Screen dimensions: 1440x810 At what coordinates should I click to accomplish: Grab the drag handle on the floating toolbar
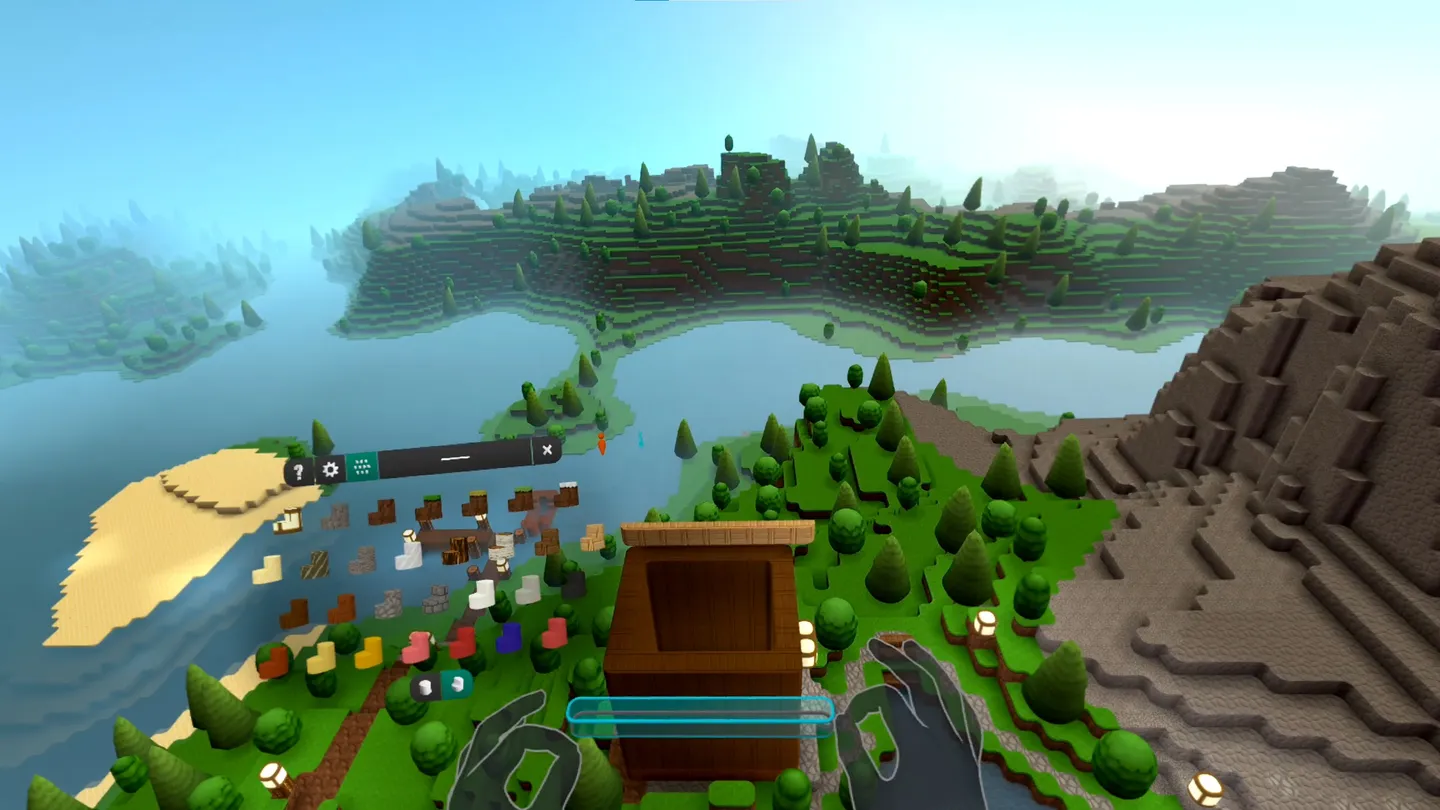455,456
